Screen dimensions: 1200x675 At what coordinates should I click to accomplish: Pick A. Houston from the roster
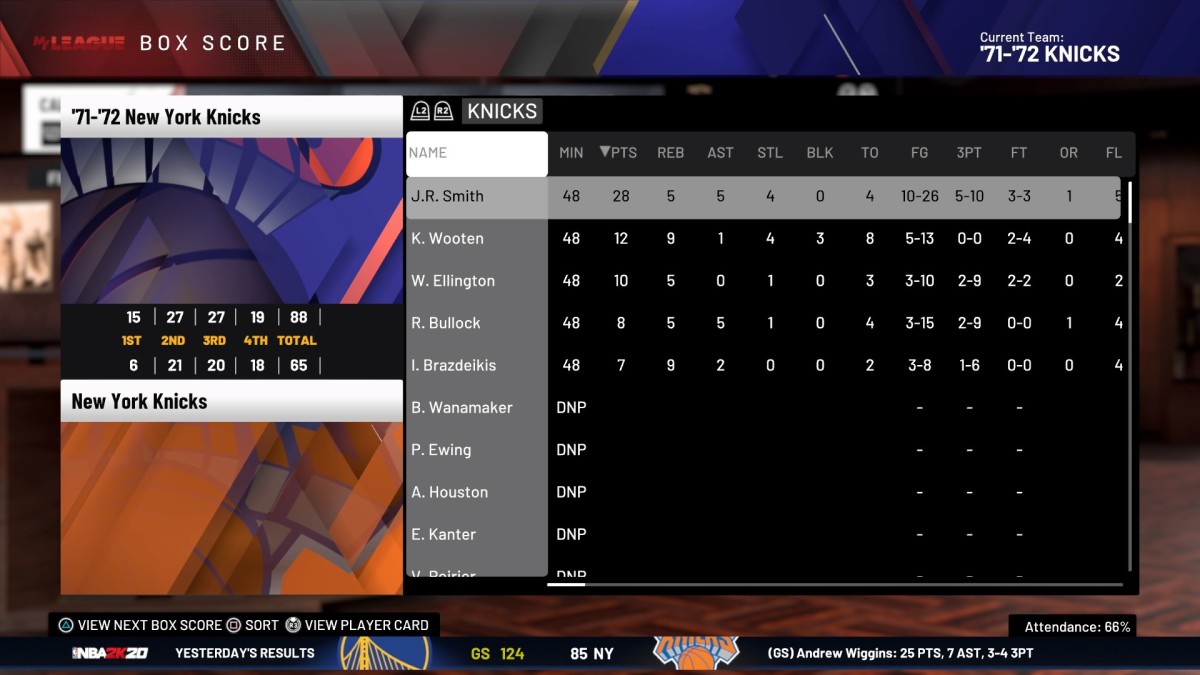coord(450,492)
